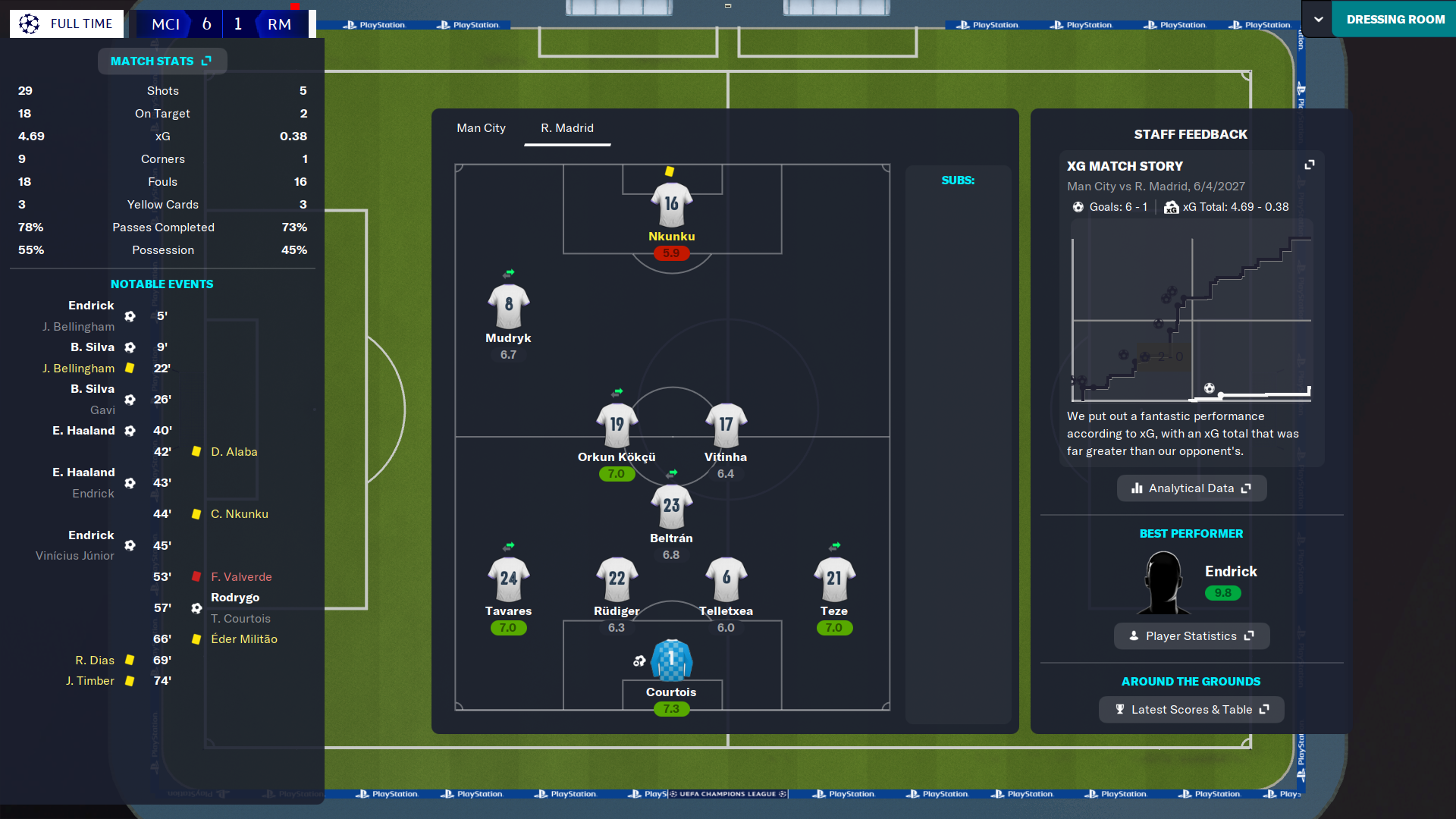The width and height of the screenshot is (1456, 819).
Task: Show Latest Scores & Table
Action: 1191,710
